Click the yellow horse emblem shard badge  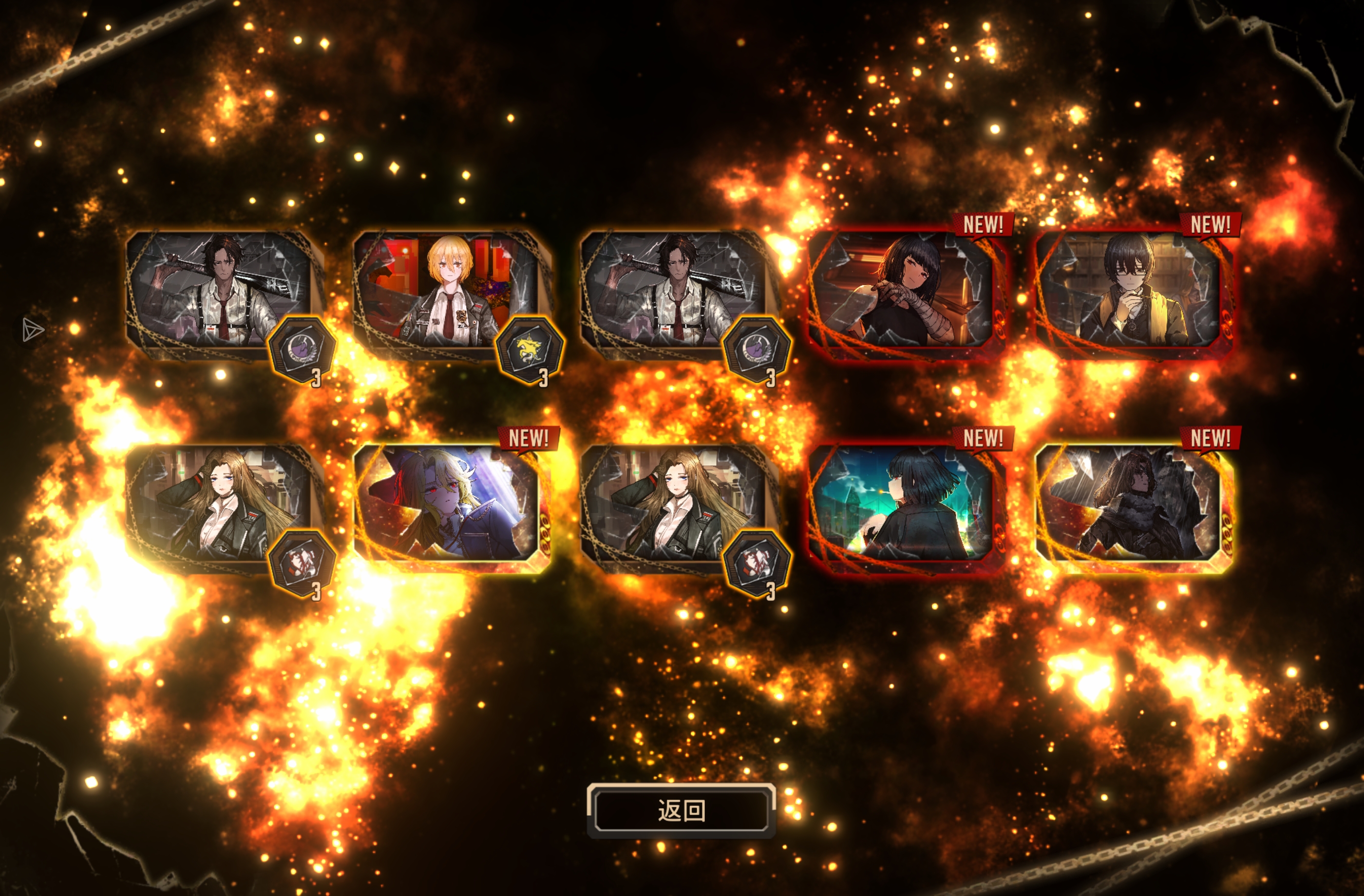[529, 350]
